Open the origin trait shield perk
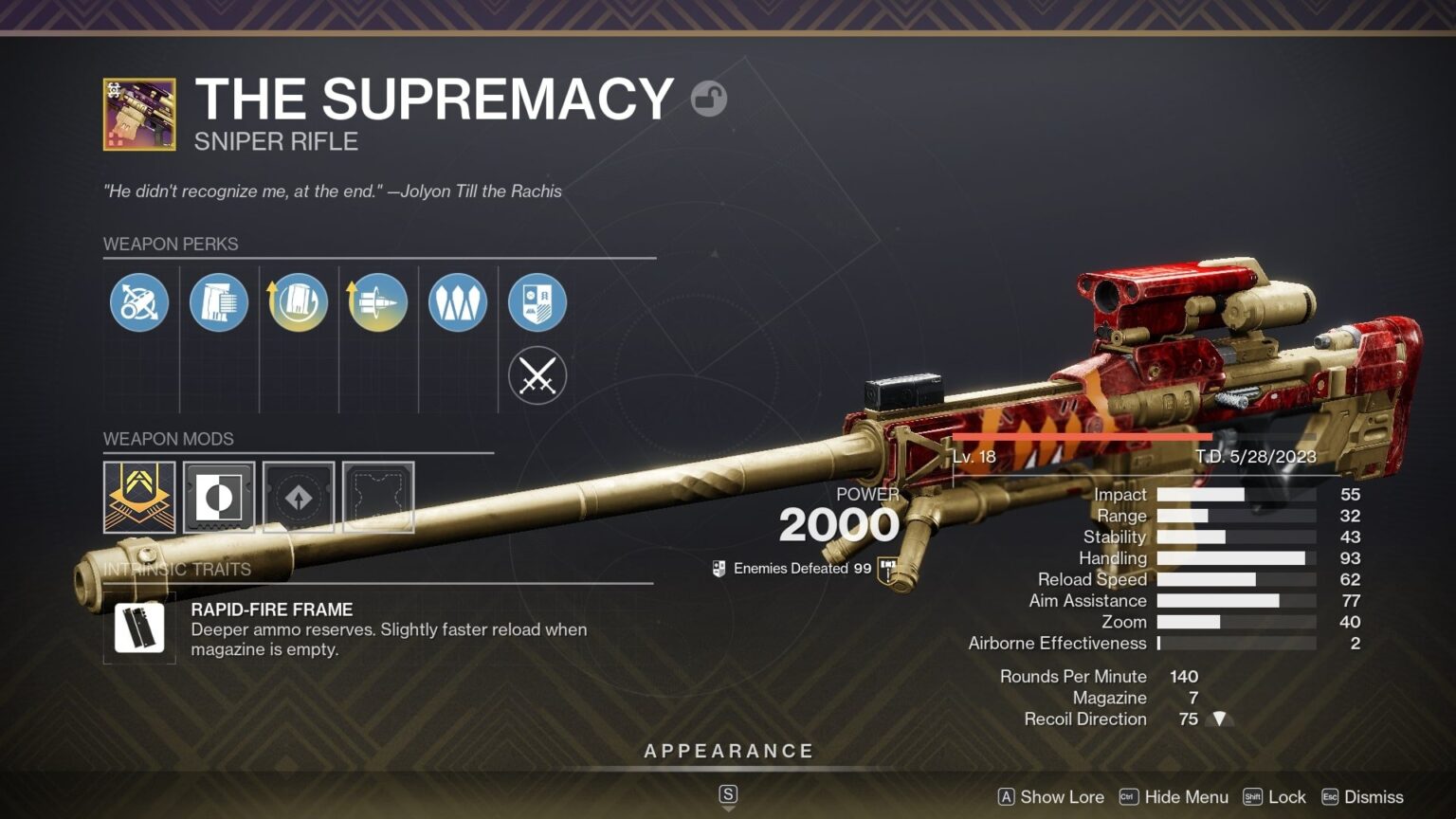The width and height of the screenshot is (1456, 819). coord(537,301)
